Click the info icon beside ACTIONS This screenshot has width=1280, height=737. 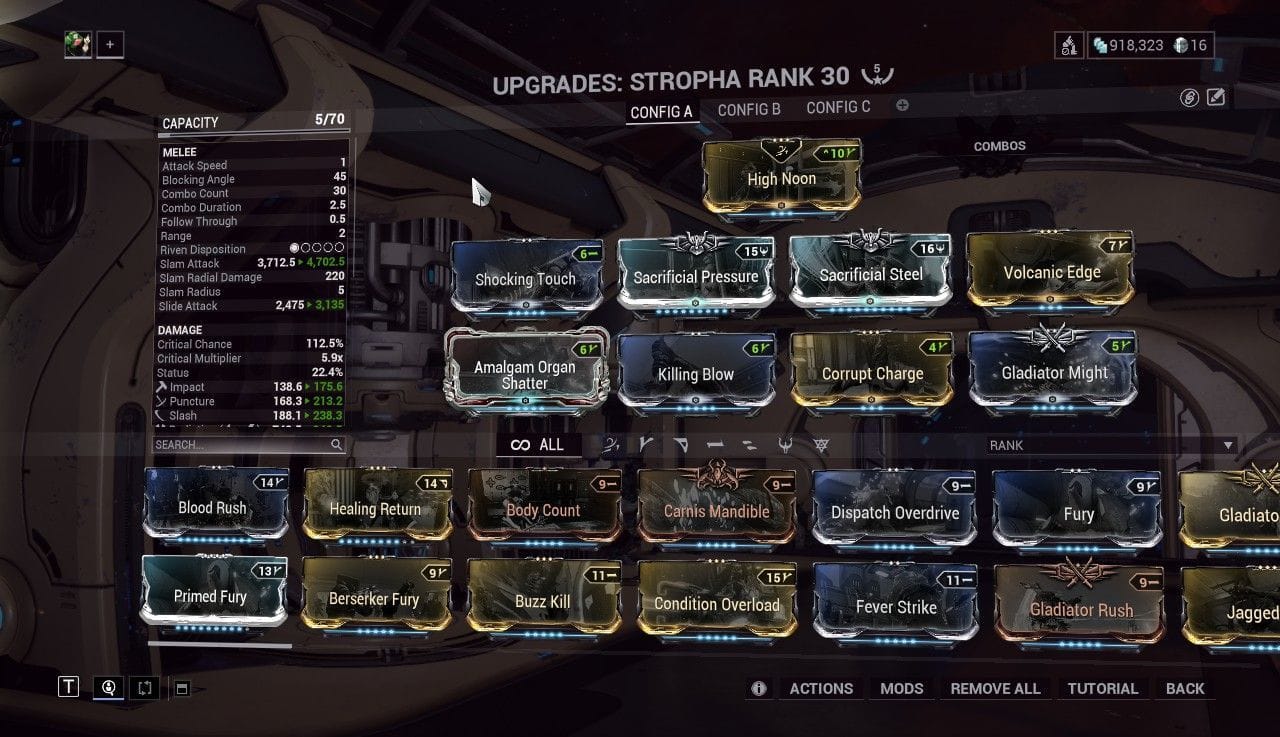tap(758, 688)
